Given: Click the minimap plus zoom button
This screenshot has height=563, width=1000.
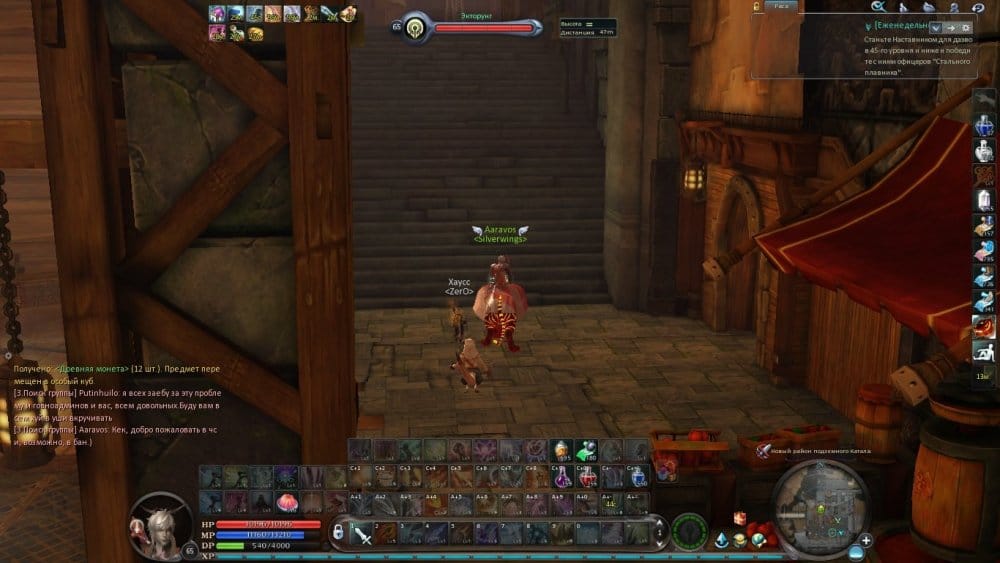Looking at the screenshot, I should pyautogui.click(x=866, y=540).
